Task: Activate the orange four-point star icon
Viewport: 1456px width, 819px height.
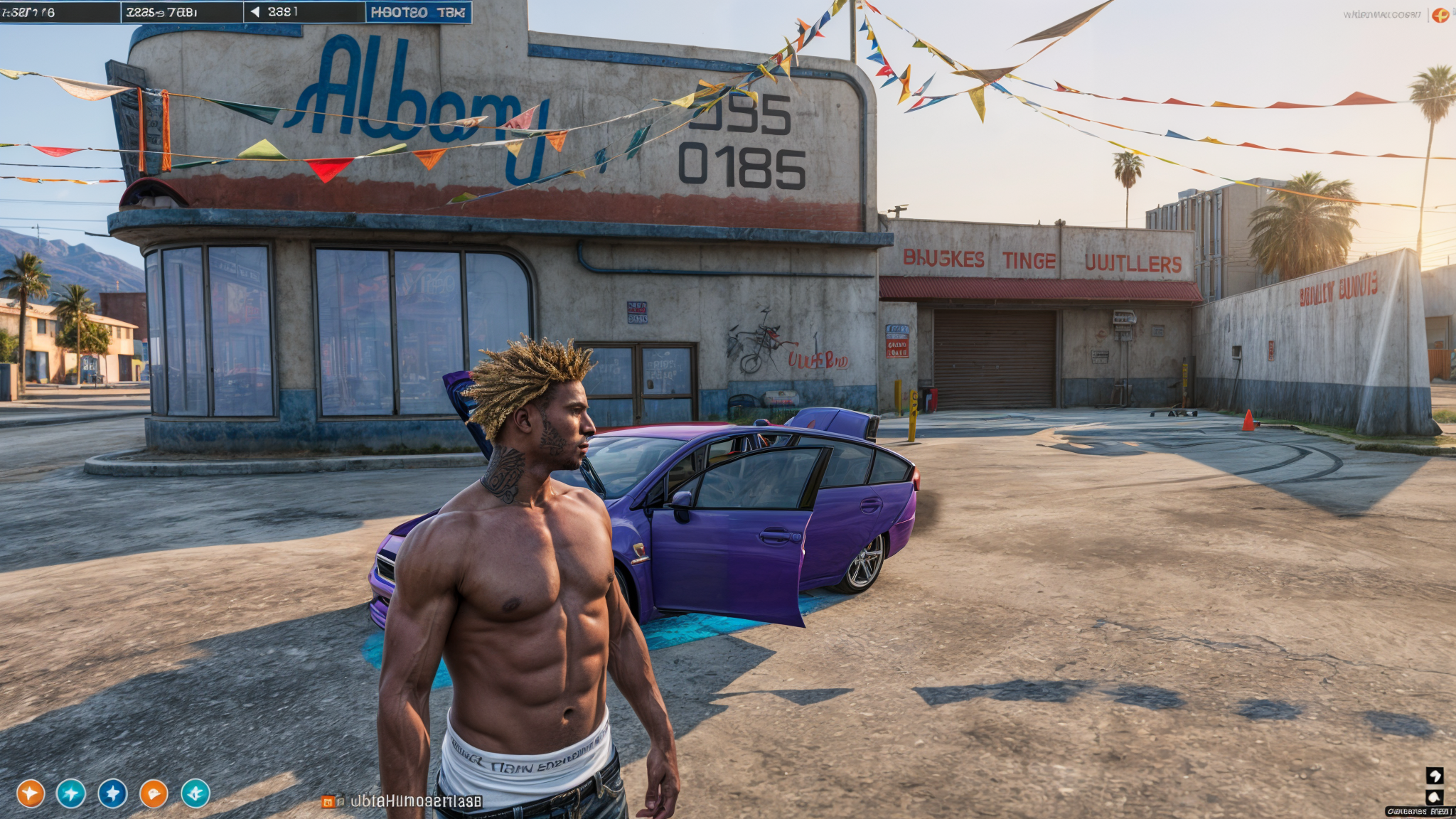Action: click(31, 793)
